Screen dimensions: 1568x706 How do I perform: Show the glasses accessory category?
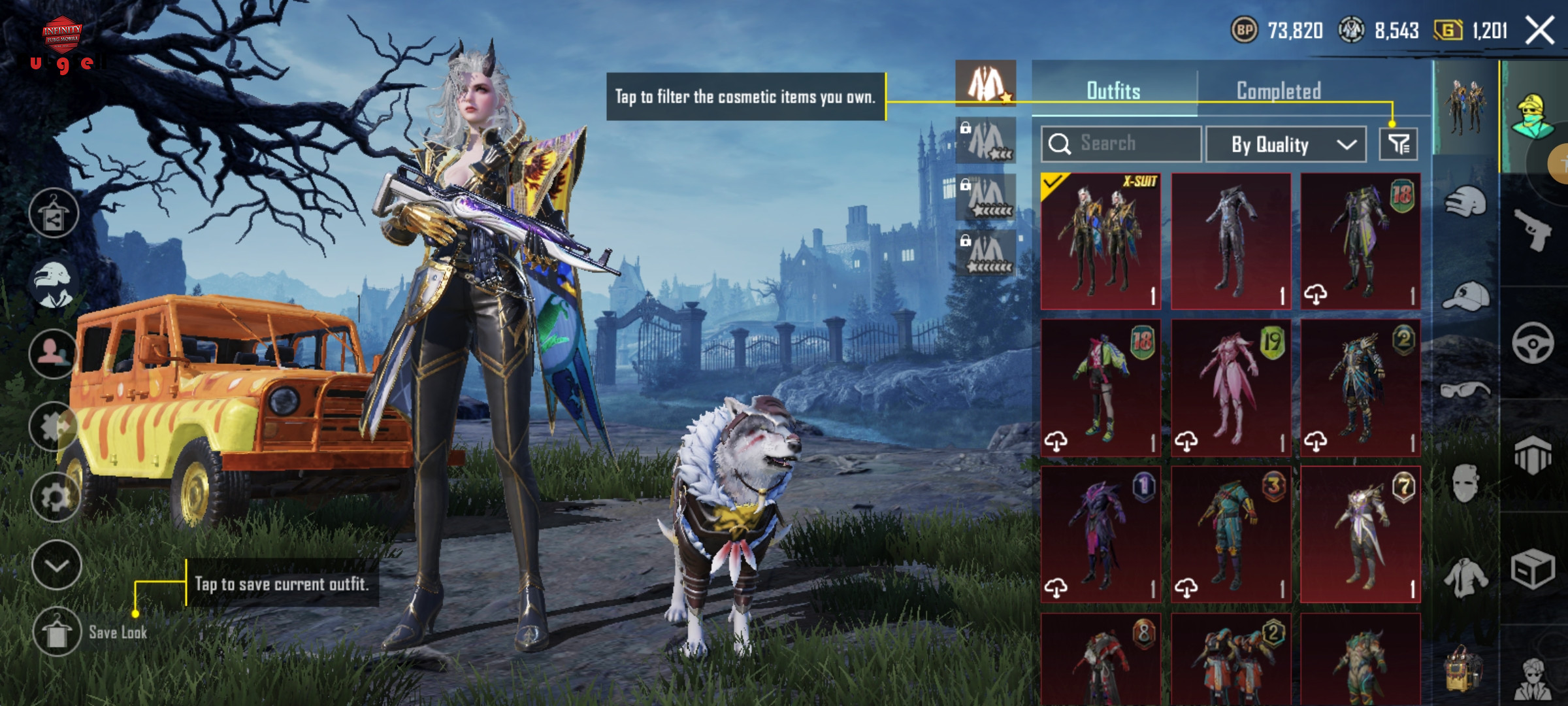point(1465,390)
